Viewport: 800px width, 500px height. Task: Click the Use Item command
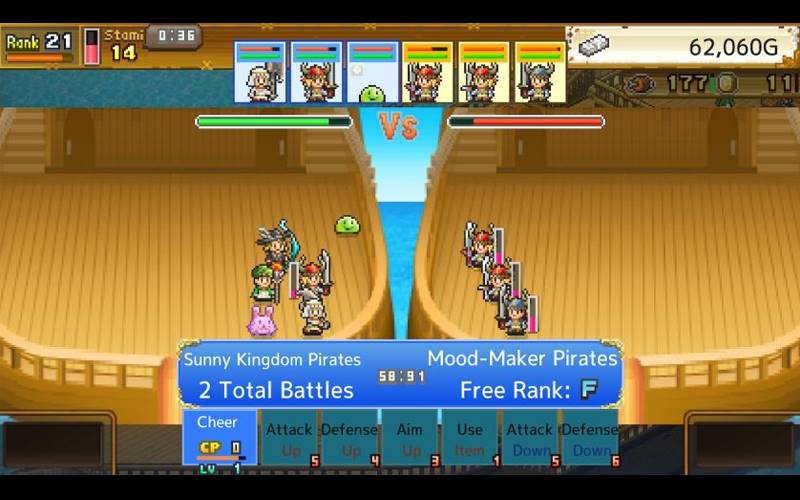(x=470, y=438)
